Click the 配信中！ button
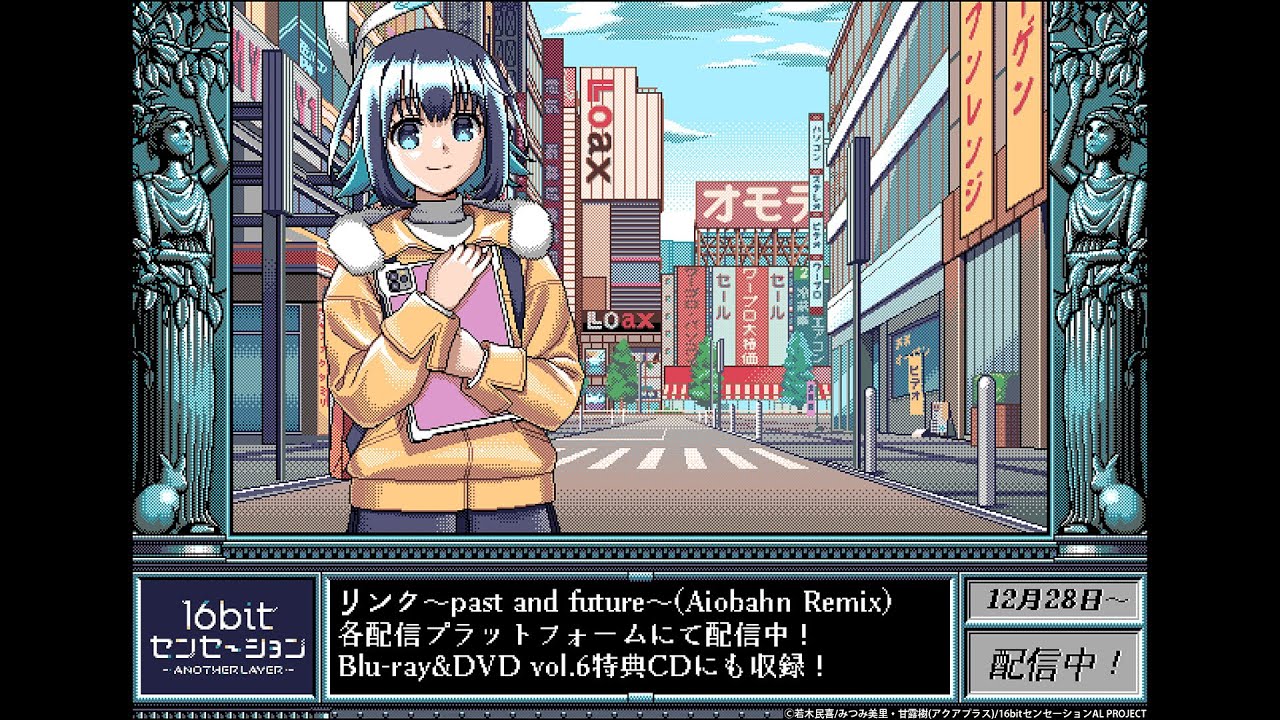The width and height of the screenshot is (1280, 720). [1053, 661]
